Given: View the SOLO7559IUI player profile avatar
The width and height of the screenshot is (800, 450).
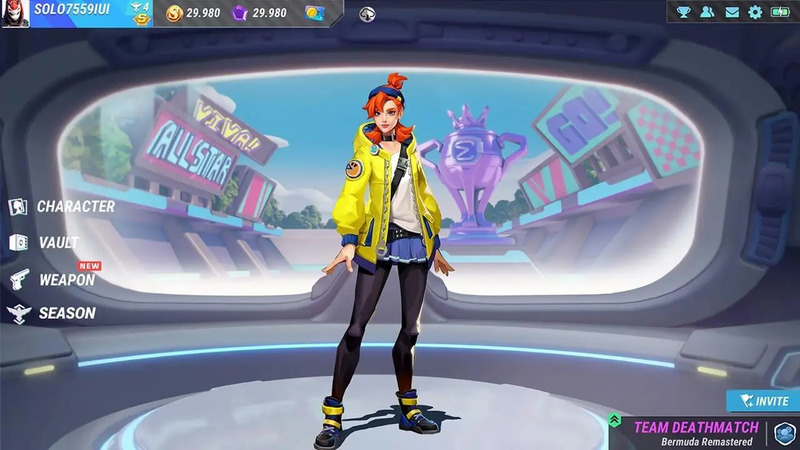Looking at the screenshot, I should 15,13.
